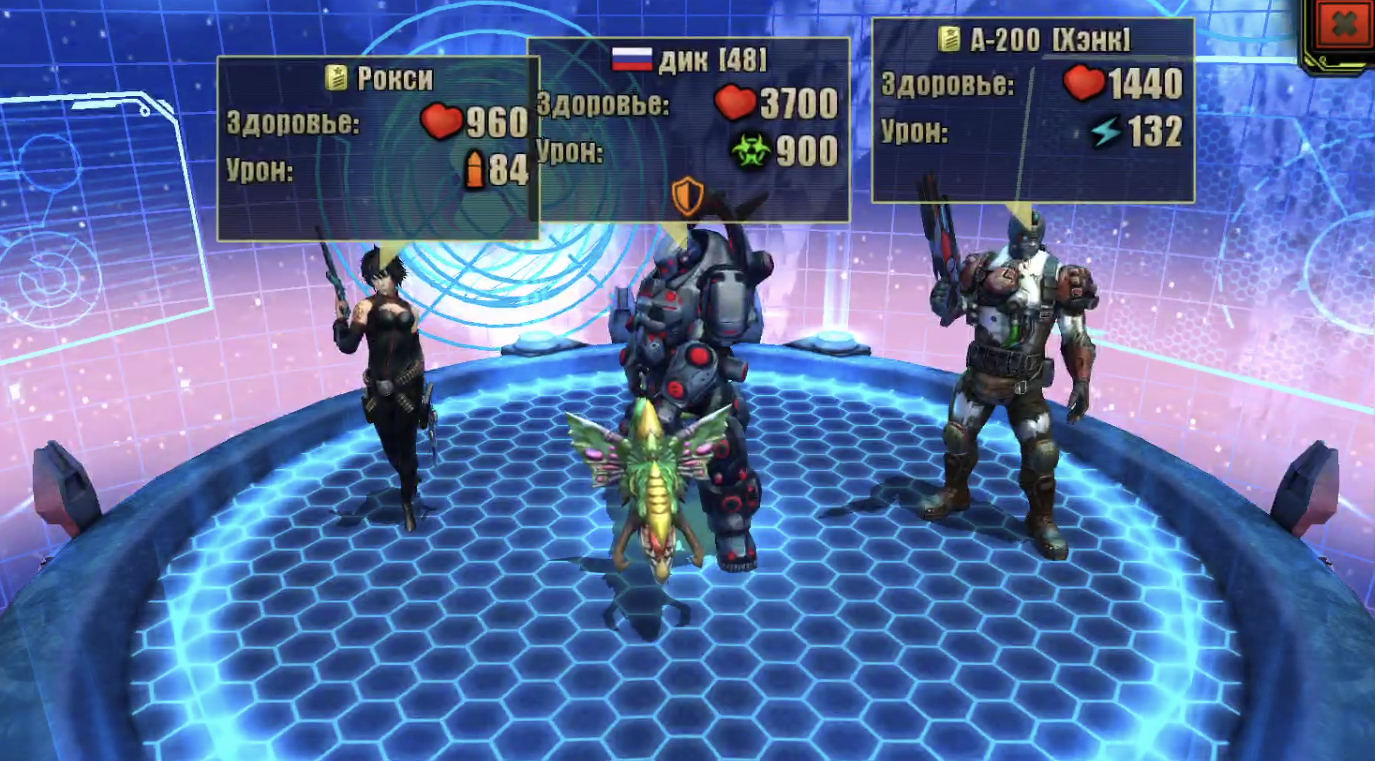
Task: Close the squad view with the red X
Action: (x=1344, y=27)
